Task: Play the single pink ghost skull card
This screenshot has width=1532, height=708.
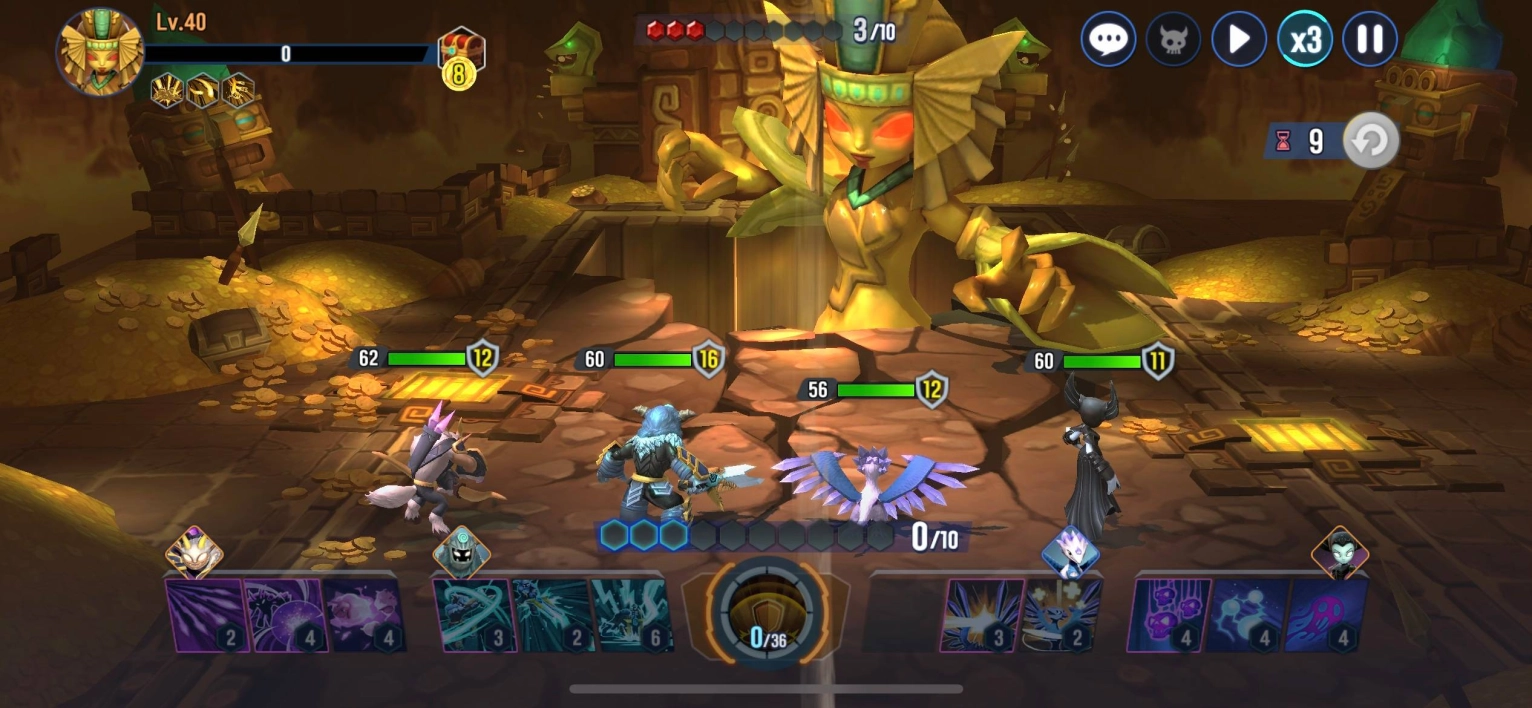Action: coord(1326,615)
